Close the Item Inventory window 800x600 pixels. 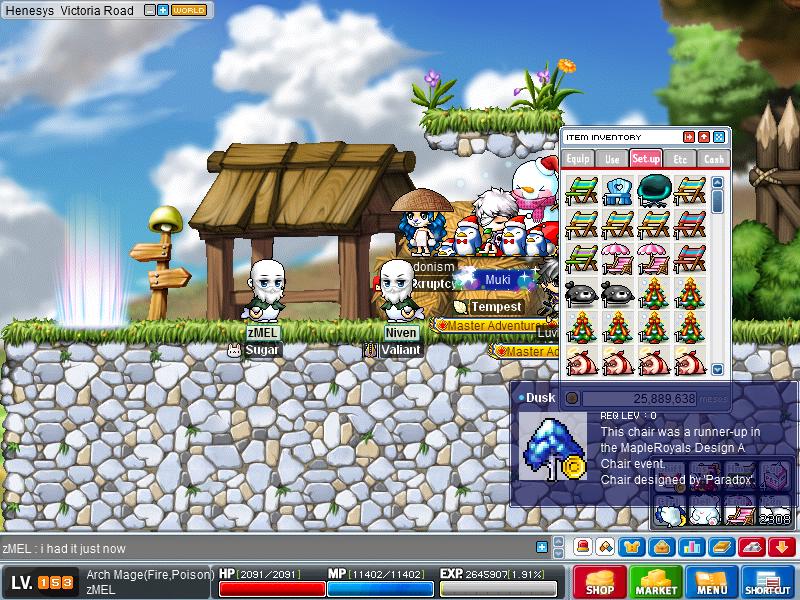pyautogui.click(x=718, y=137)
